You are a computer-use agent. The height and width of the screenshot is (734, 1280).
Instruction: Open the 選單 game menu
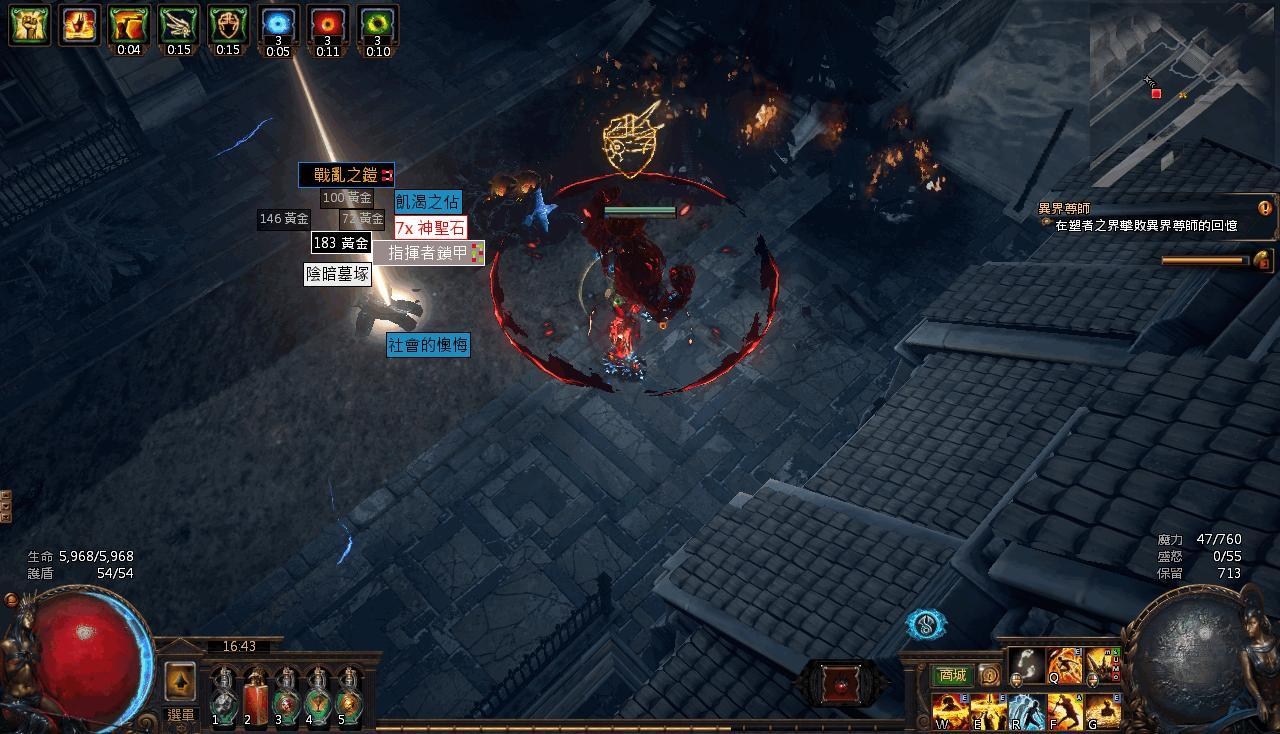[x=180, y=712]
